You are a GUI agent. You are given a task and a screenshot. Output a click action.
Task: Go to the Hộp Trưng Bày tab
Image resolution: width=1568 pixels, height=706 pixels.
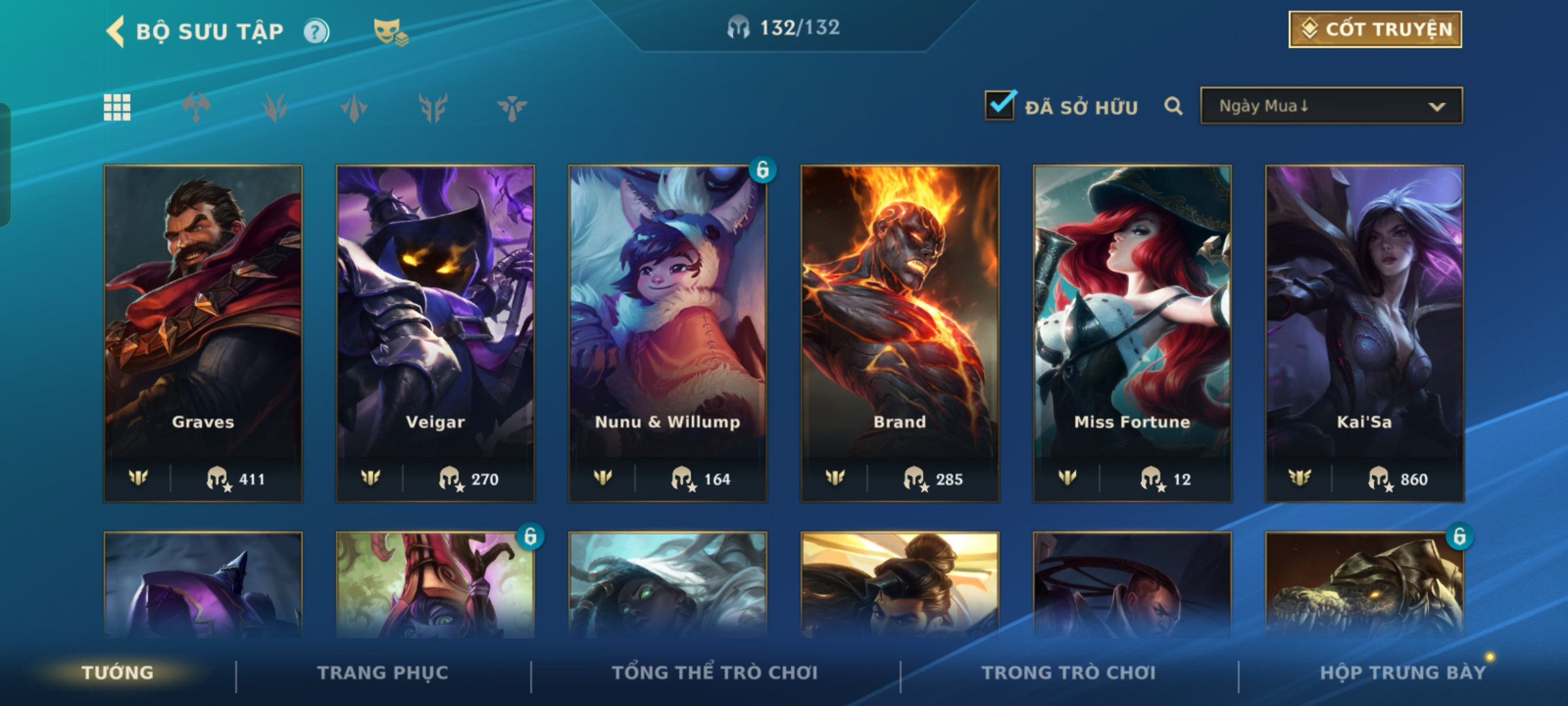pos(1402,673)
